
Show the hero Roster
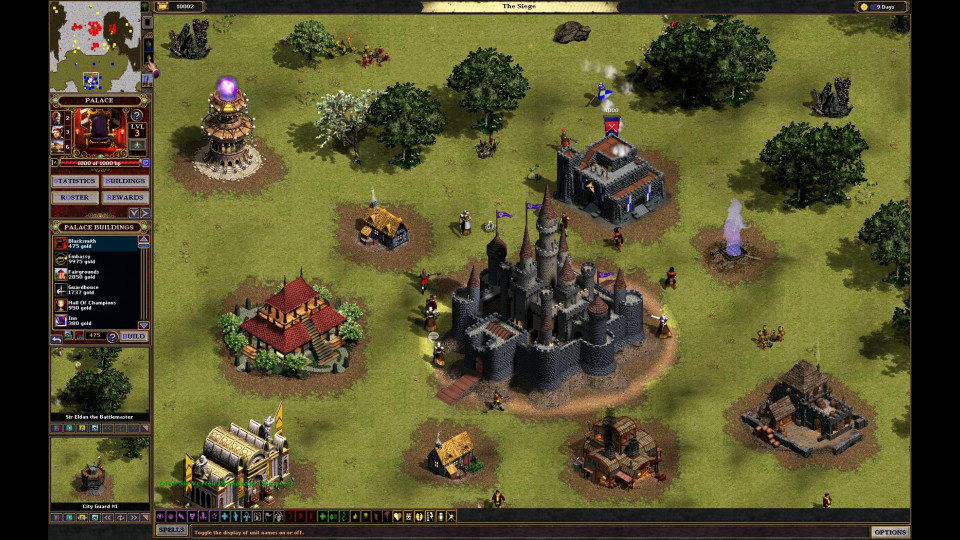click(x=74, y=197)
